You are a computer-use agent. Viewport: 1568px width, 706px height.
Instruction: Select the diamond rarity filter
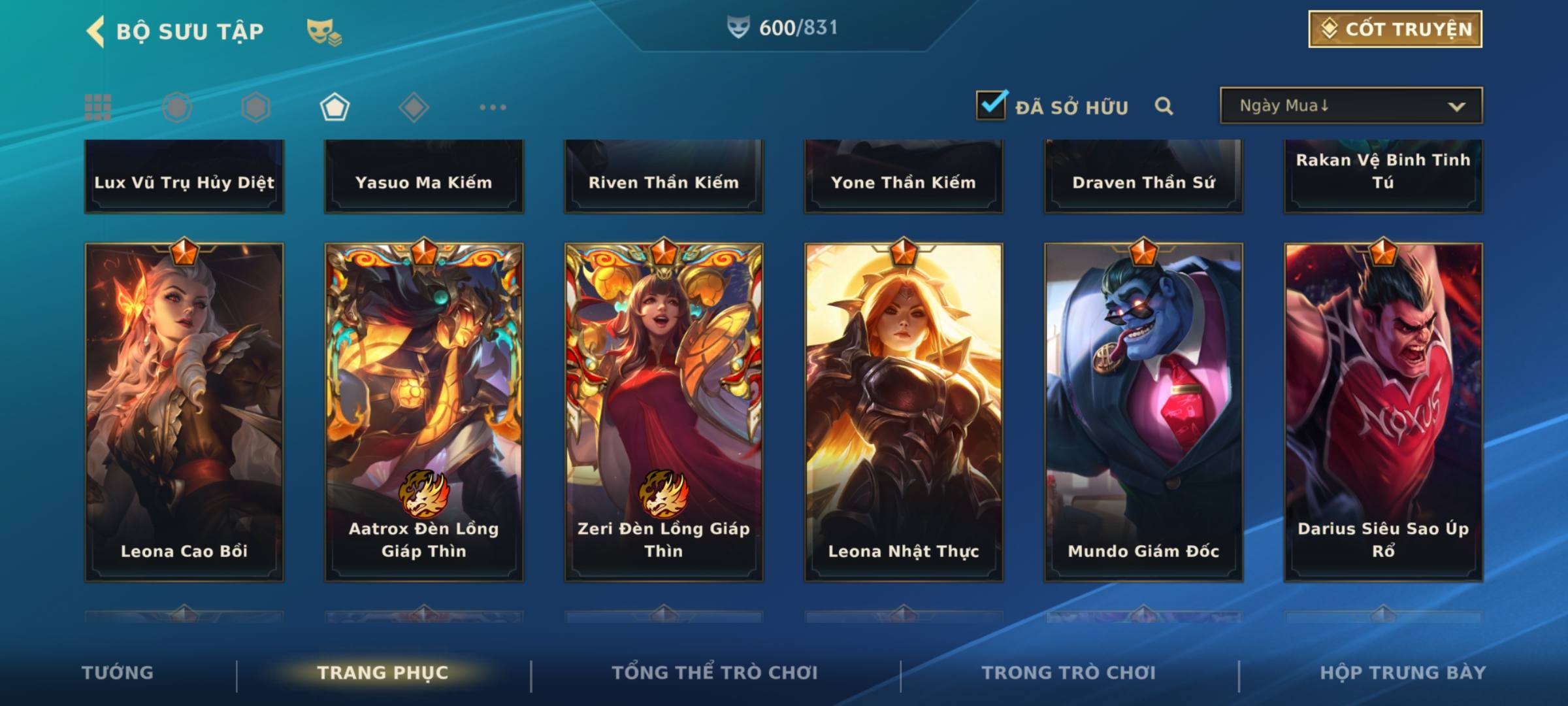tap(414, 107)
